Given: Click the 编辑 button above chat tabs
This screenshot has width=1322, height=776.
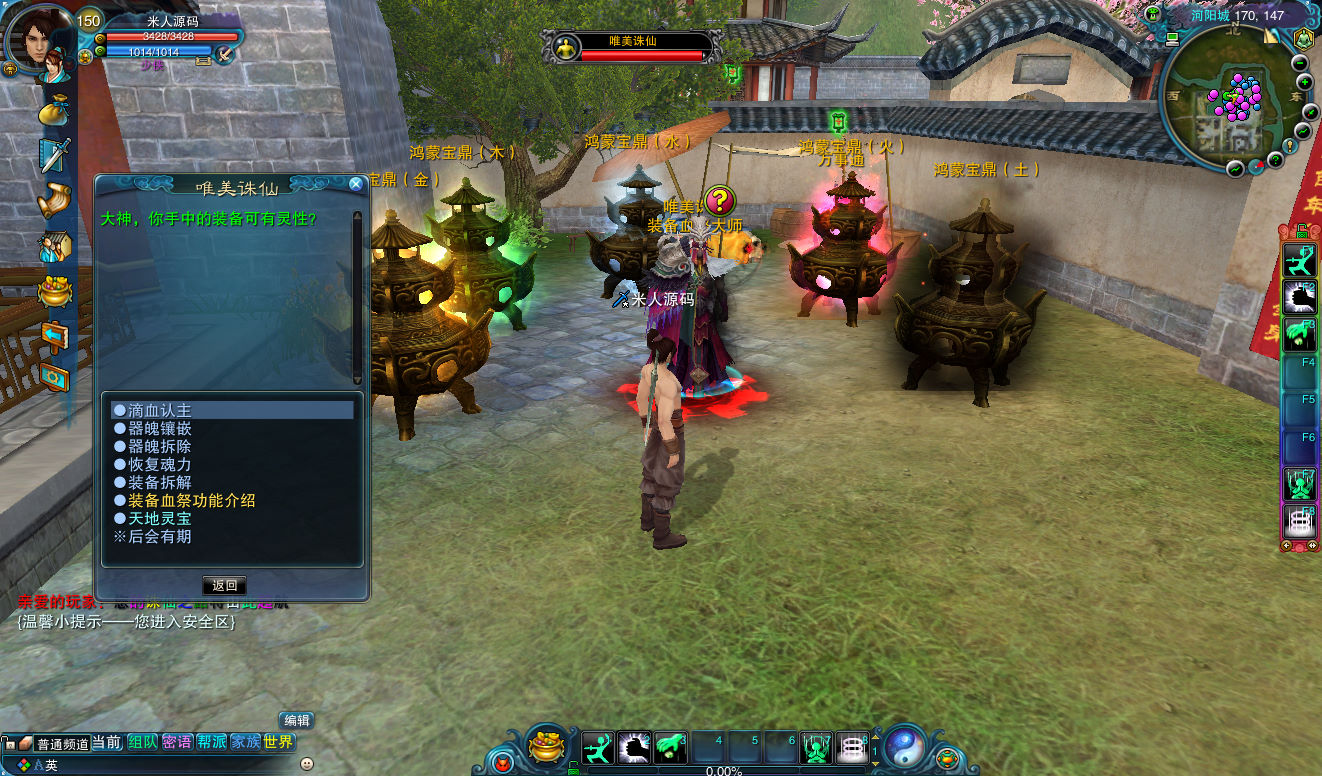Looking at the screenshot, I should [297, 720].
